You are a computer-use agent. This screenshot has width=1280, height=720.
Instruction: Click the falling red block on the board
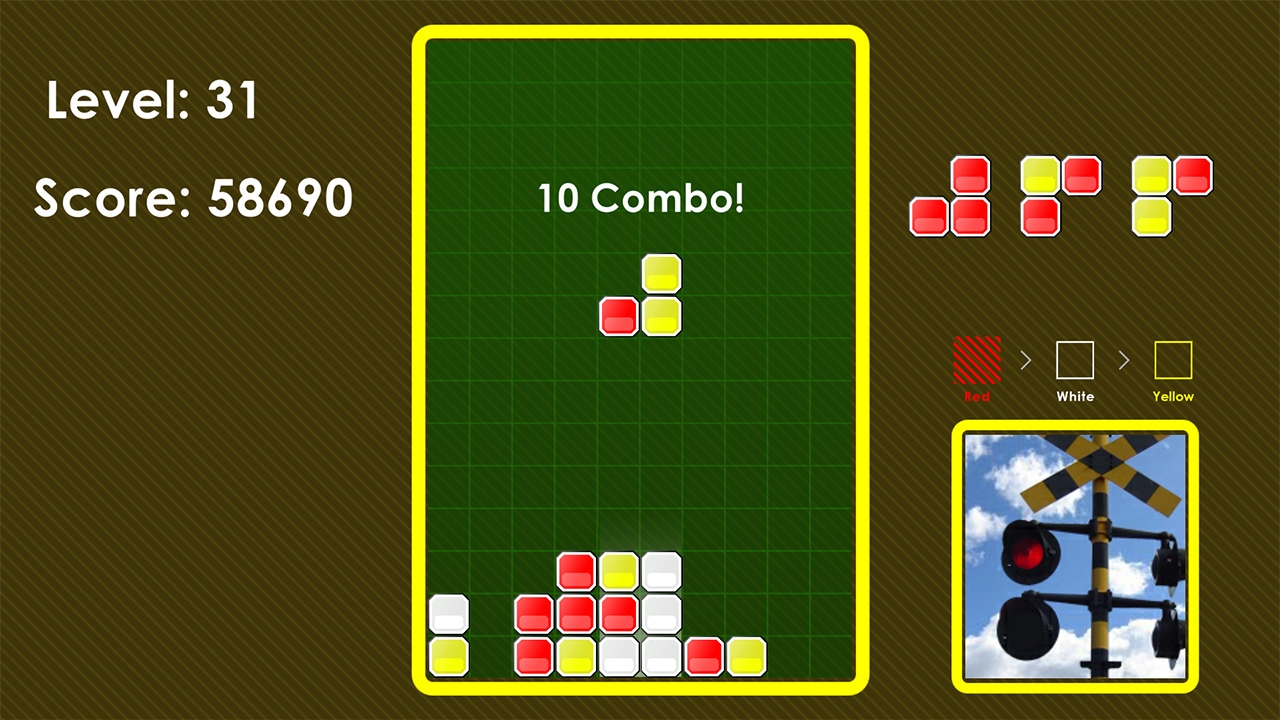(x=618, y=316)
